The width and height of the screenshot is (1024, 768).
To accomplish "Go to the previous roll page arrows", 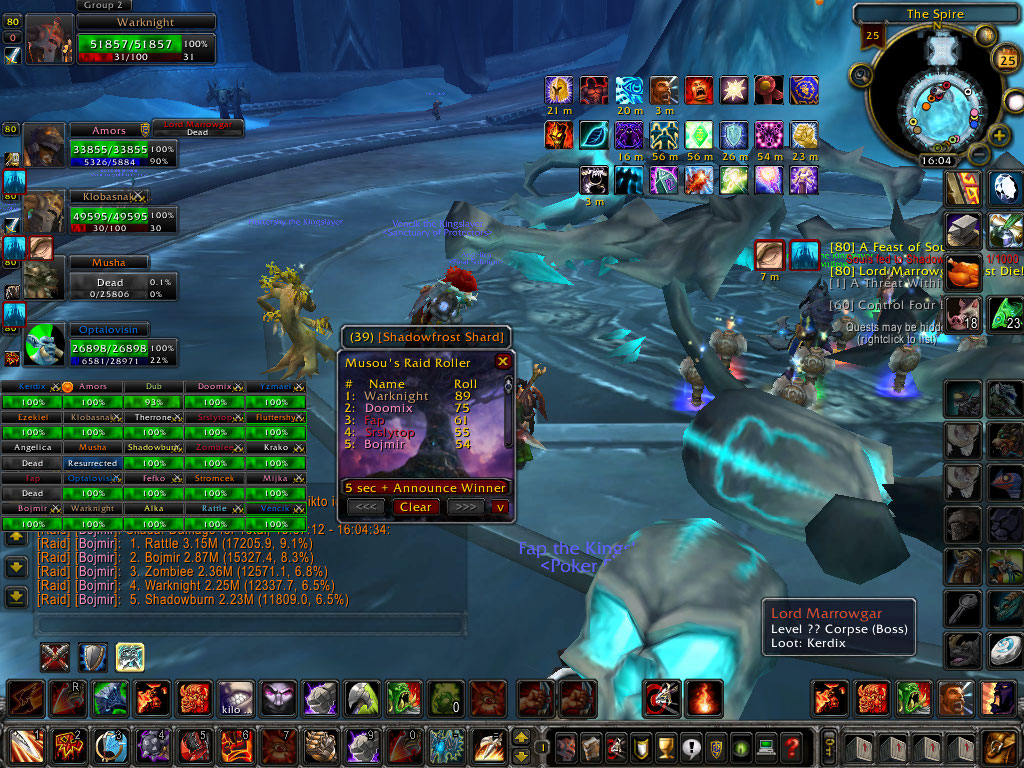I will (366, 507).
